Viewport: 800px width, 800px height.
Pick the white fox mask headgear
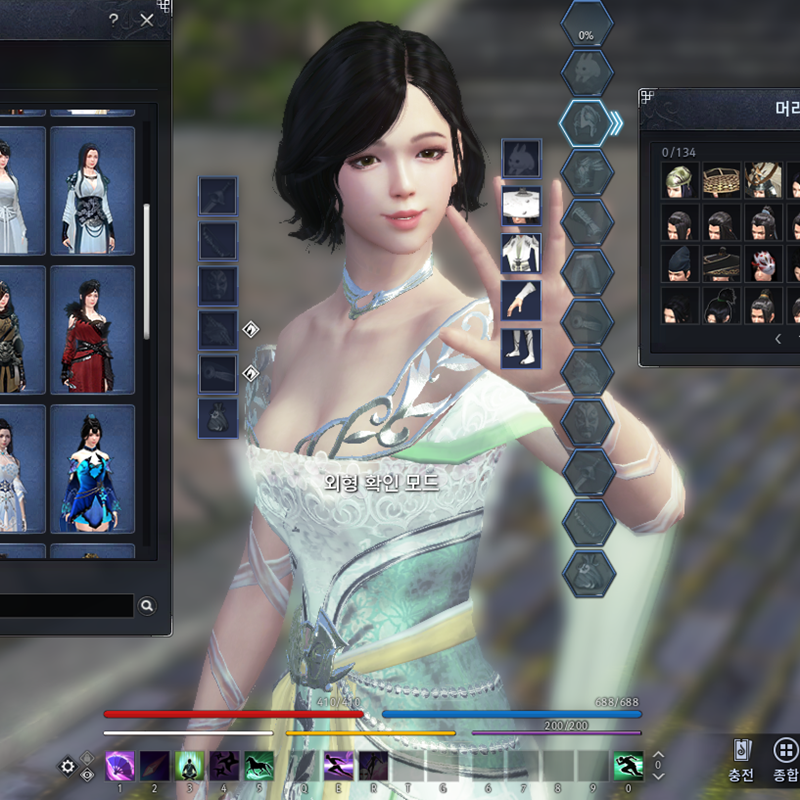(x=764, y=265)
